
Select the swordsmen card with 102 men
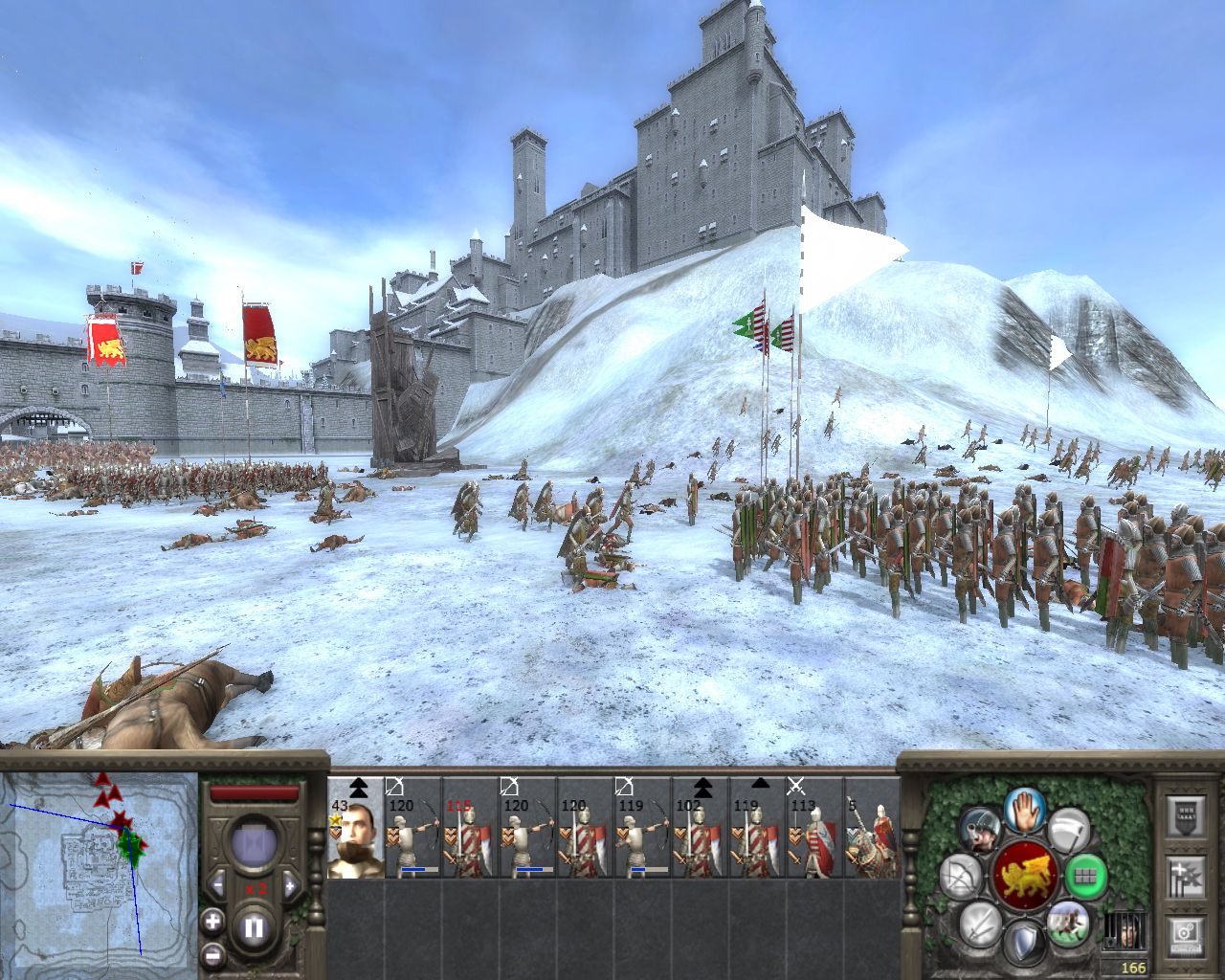click(x=700, y=828)
